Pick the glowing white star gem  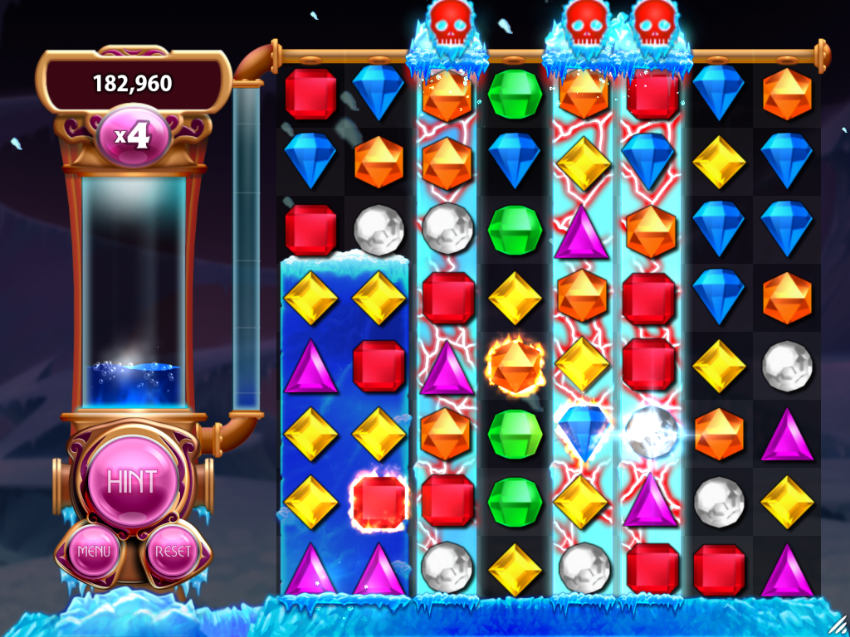point(650,432)
